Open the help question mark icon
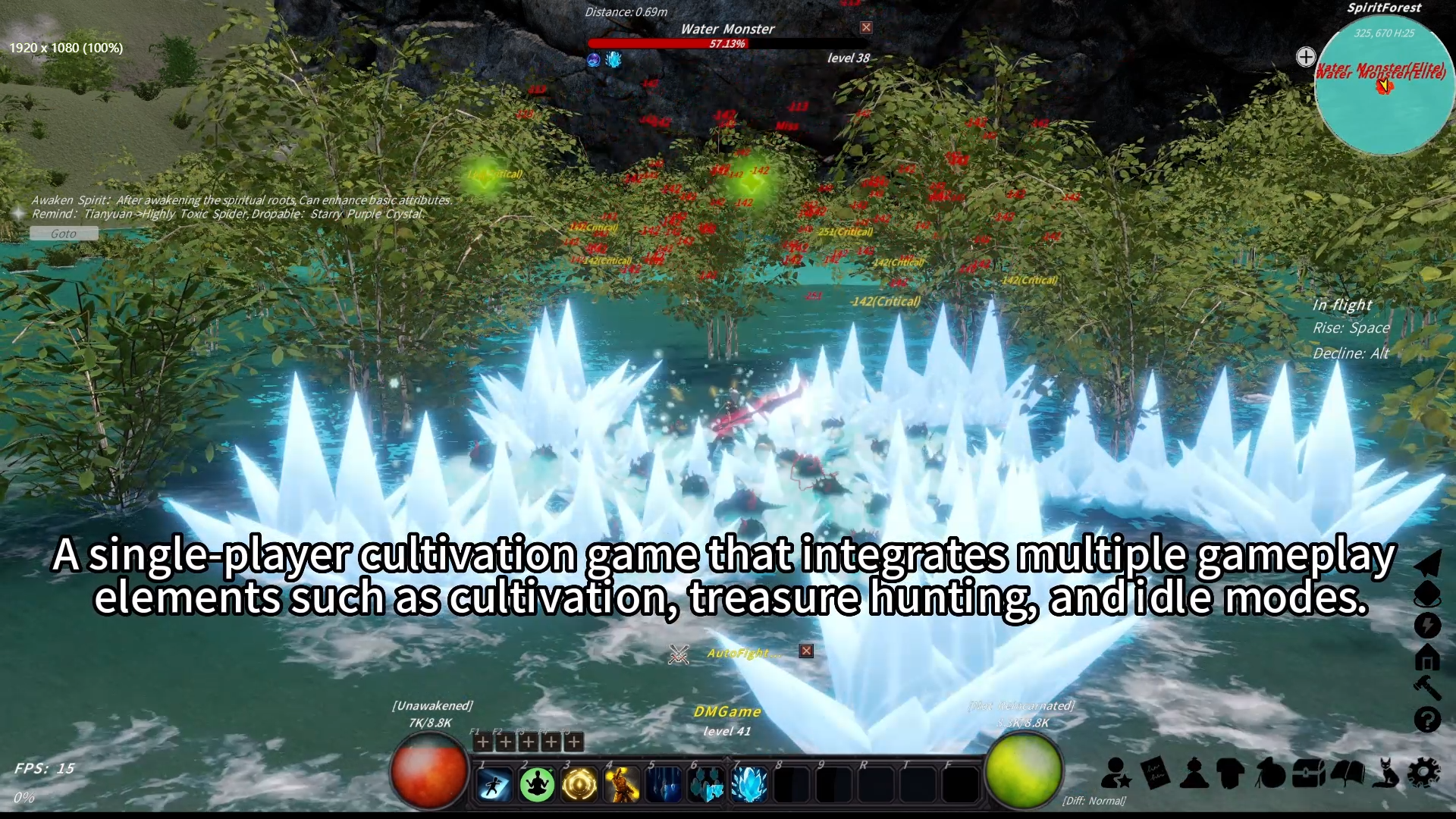The height and width of the screenshot is (819, 1456). [1429, 718]
